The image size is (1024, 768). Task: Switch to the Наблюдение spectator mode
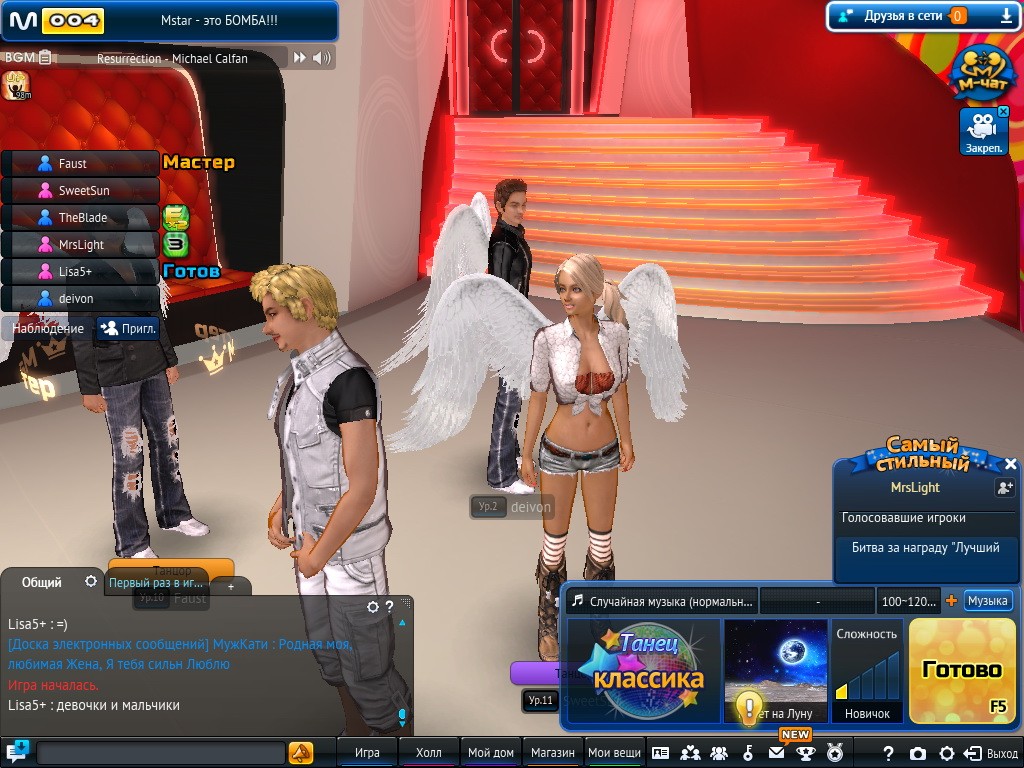point(48,328)
